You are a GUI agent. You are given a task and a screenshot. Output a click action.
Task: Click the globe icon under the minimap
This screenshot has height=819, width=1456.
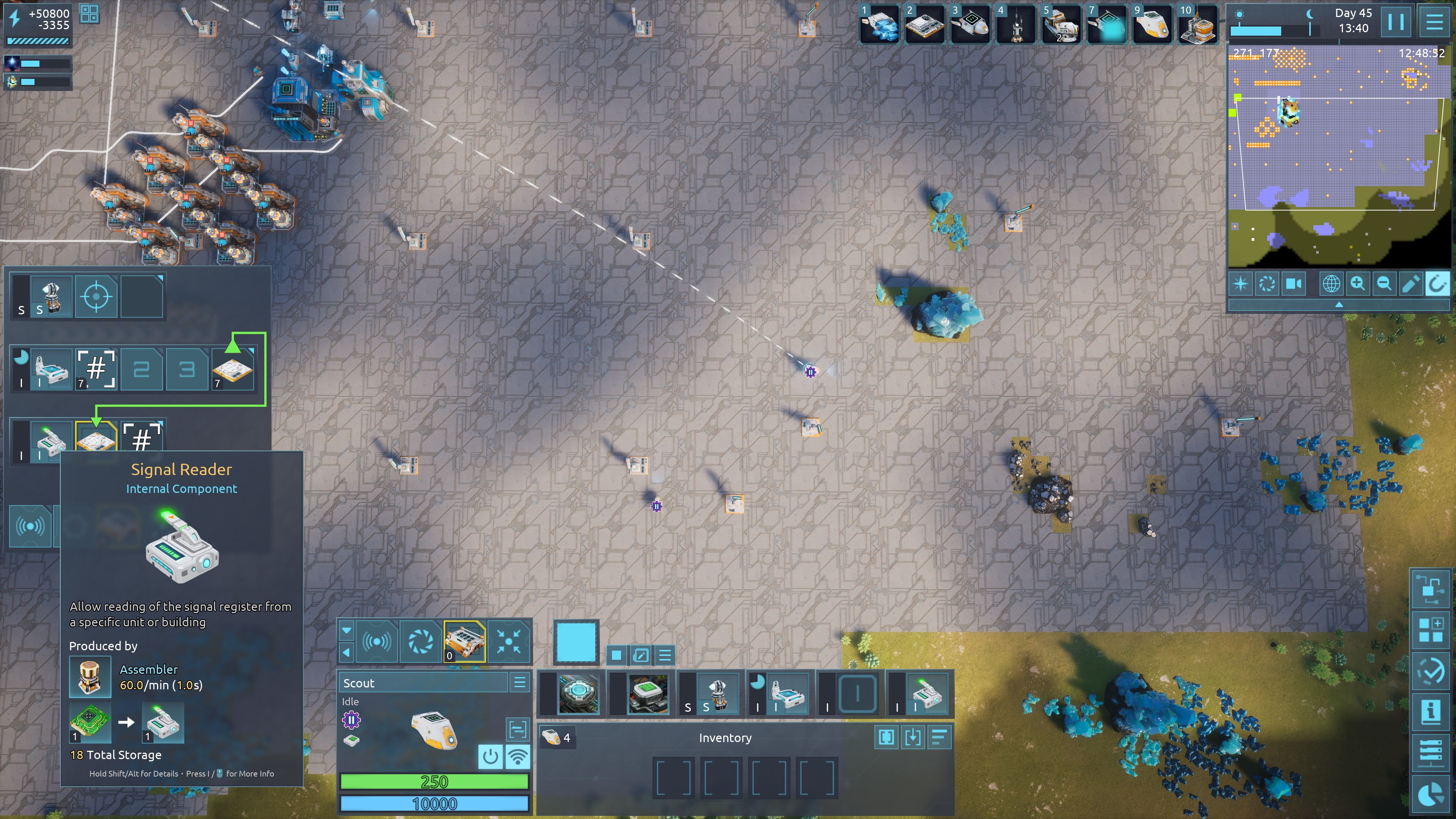[x=1330, y=284]
